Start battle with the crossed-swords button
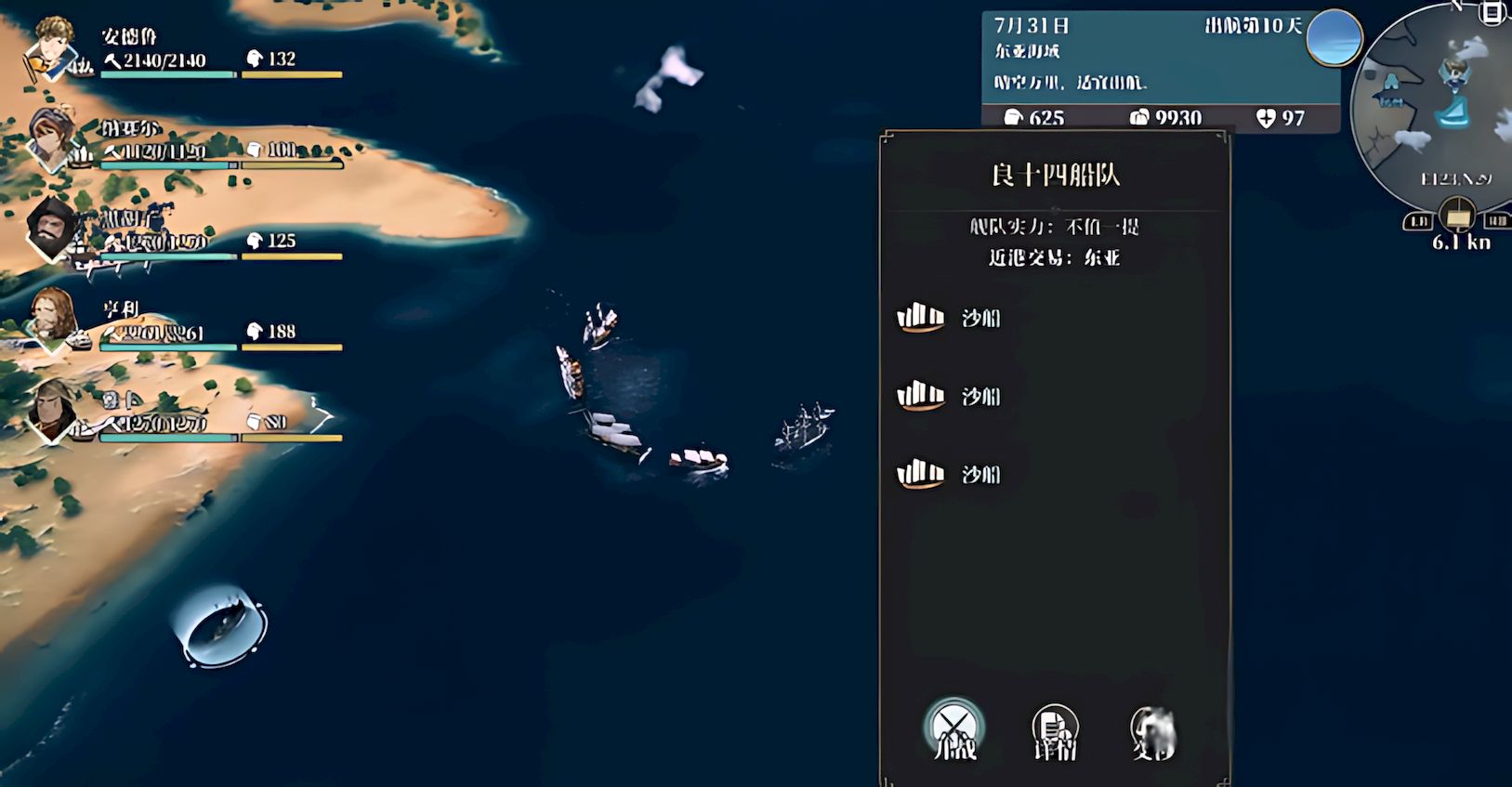1512x787 pixels. tap(954, 729)
